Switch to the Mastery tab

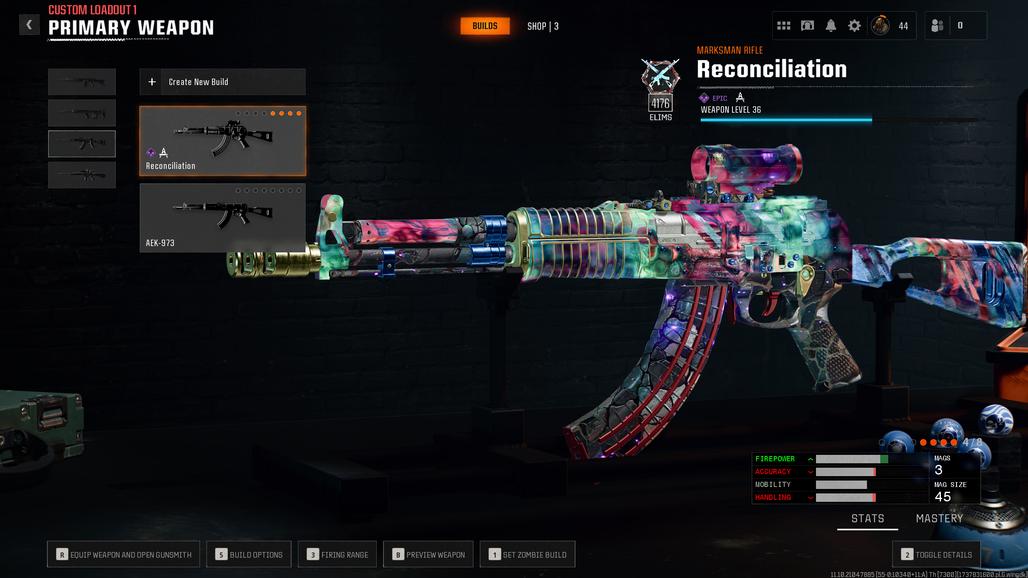(939, 519)
